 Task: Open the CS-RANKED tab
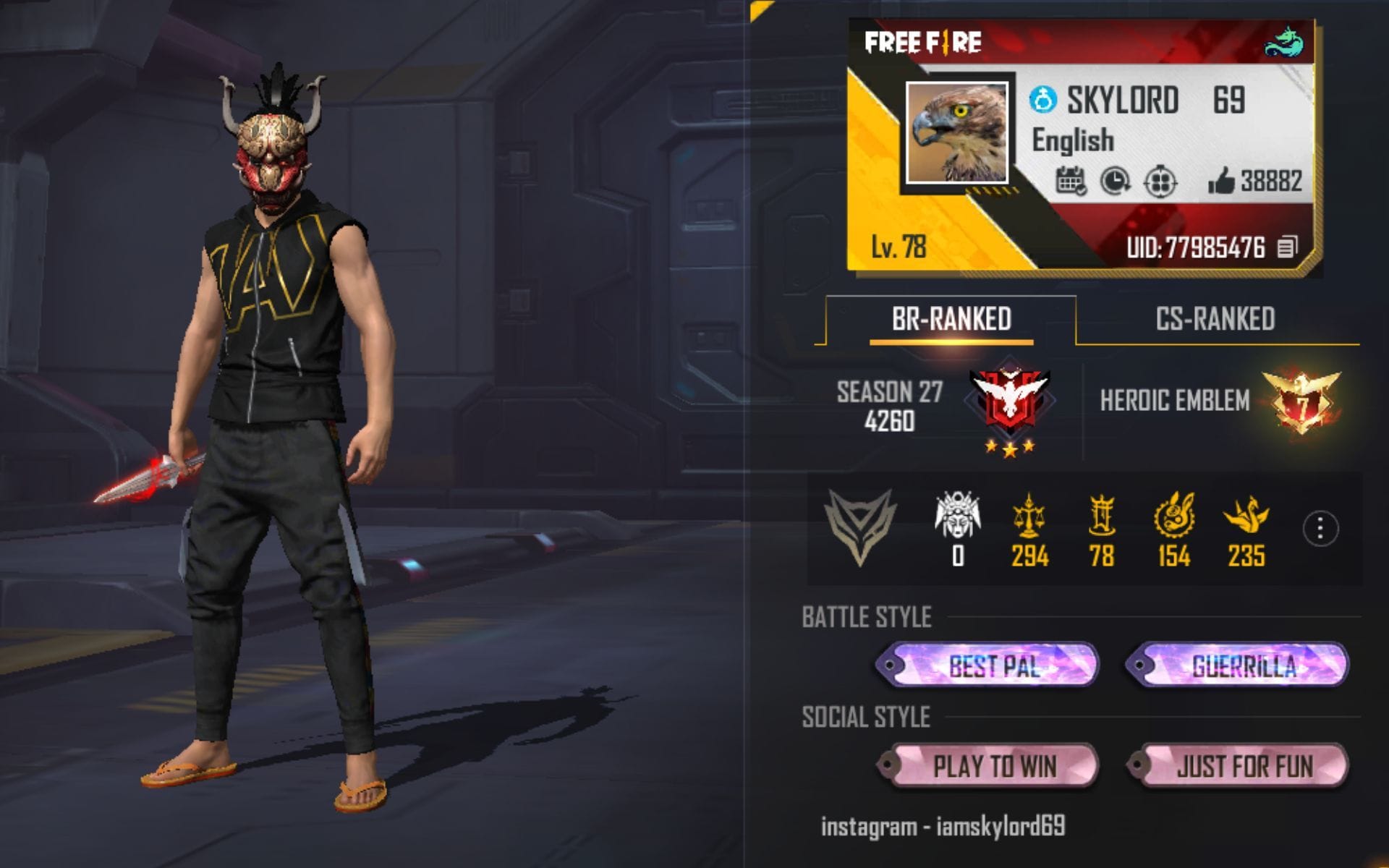click(1215, 319)
